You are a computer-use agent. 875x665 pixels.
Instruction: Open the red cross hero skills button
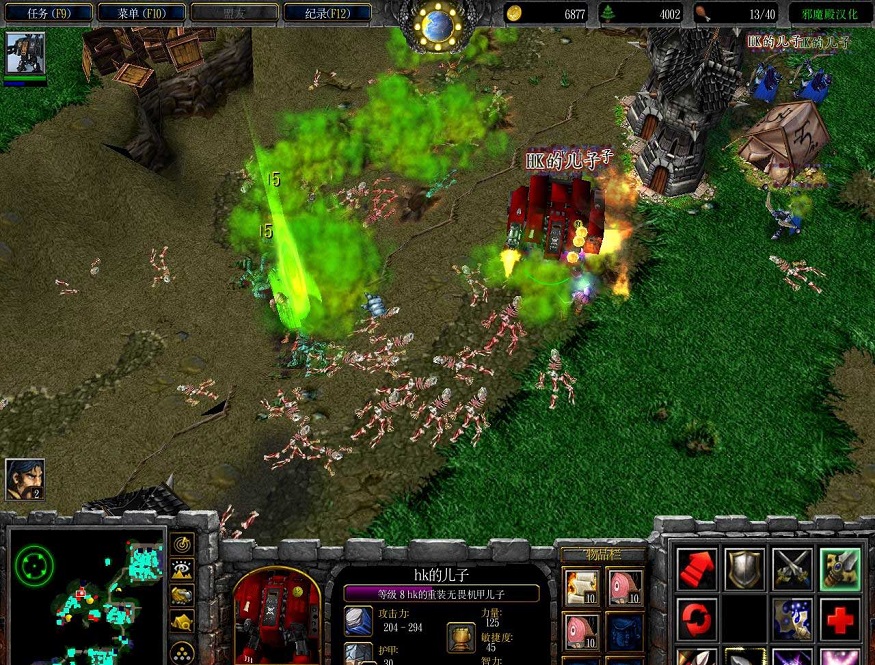click(x=839, y=618)
